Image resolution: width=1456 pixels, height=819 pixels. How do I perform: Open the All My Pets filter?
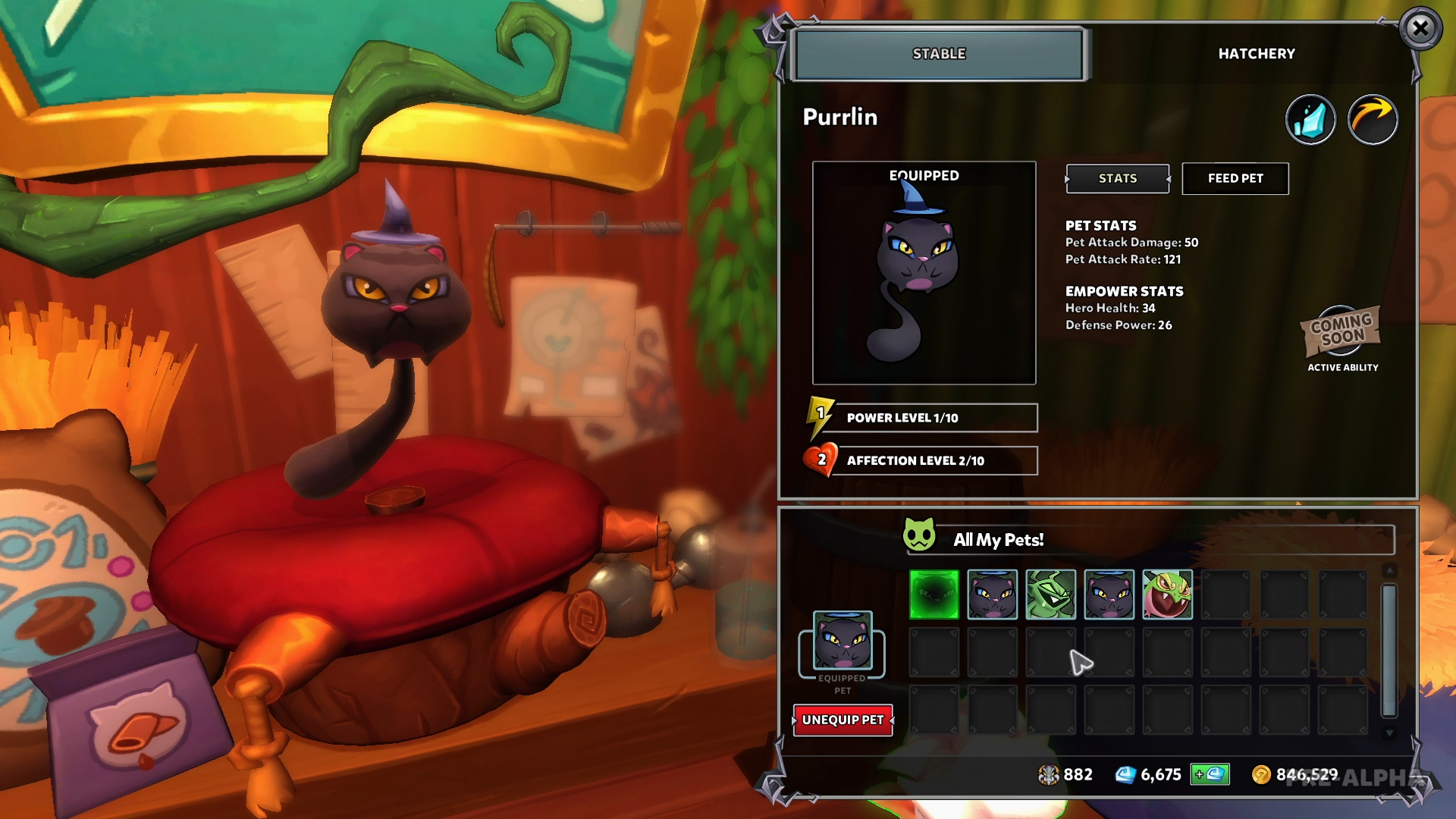(1149, 540)
